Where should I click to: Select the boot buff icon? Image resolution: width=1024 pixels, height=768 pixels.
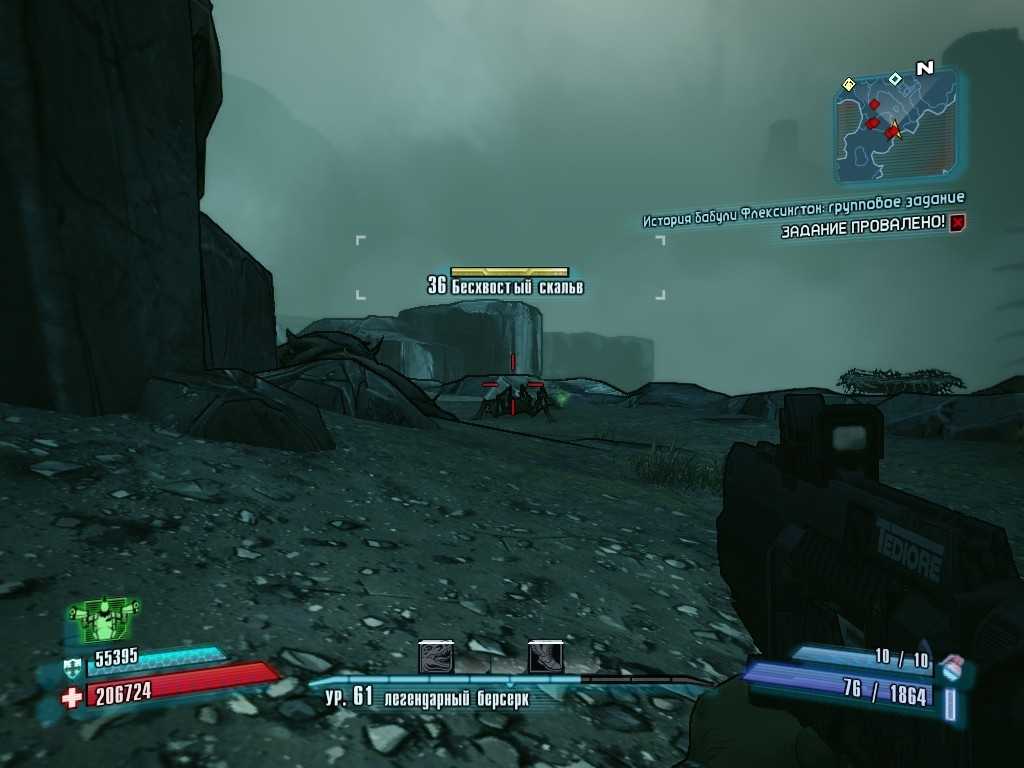[546, 657]
